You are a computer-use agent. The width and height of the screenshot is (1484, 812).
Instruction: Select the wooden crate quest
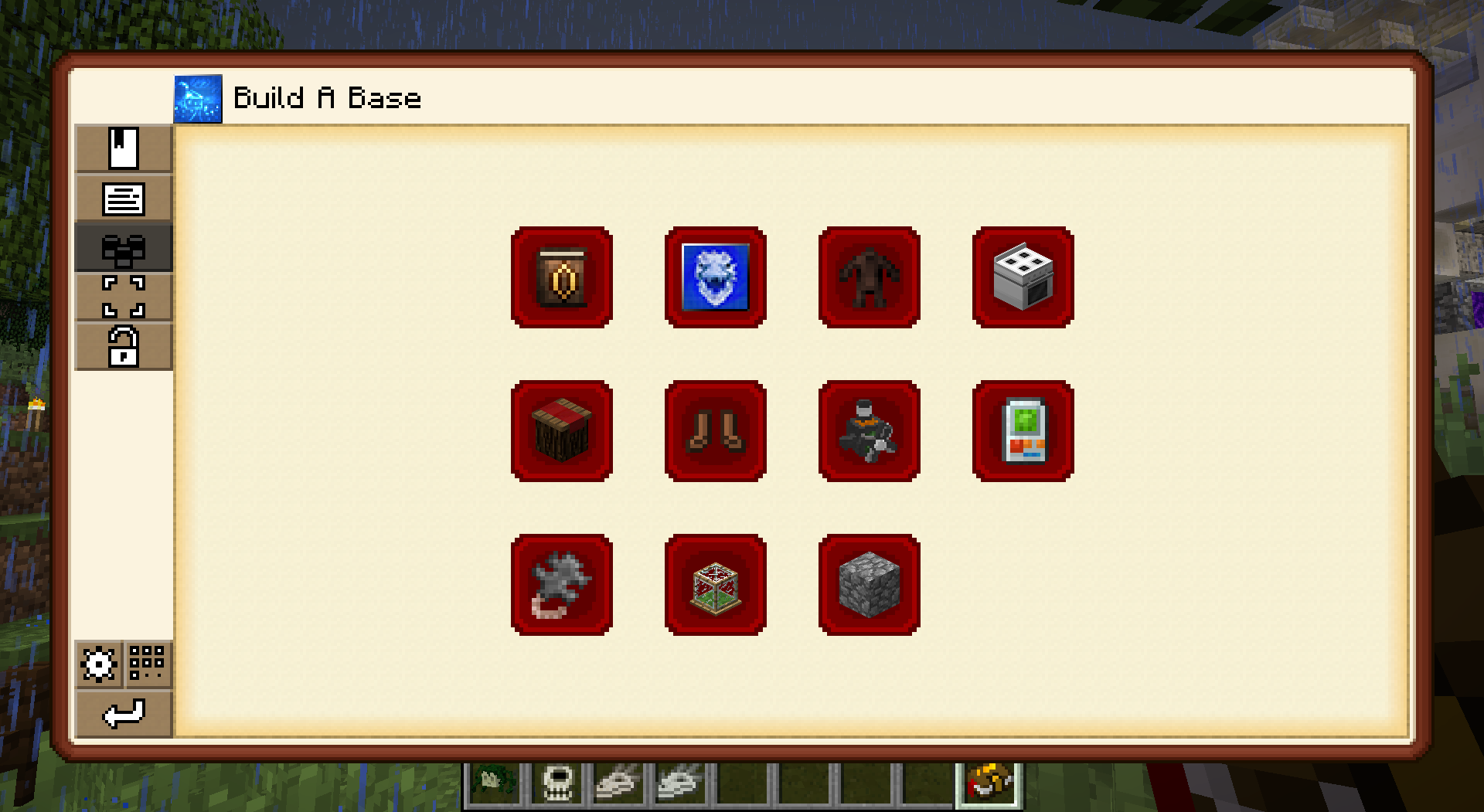click(562, 431)
